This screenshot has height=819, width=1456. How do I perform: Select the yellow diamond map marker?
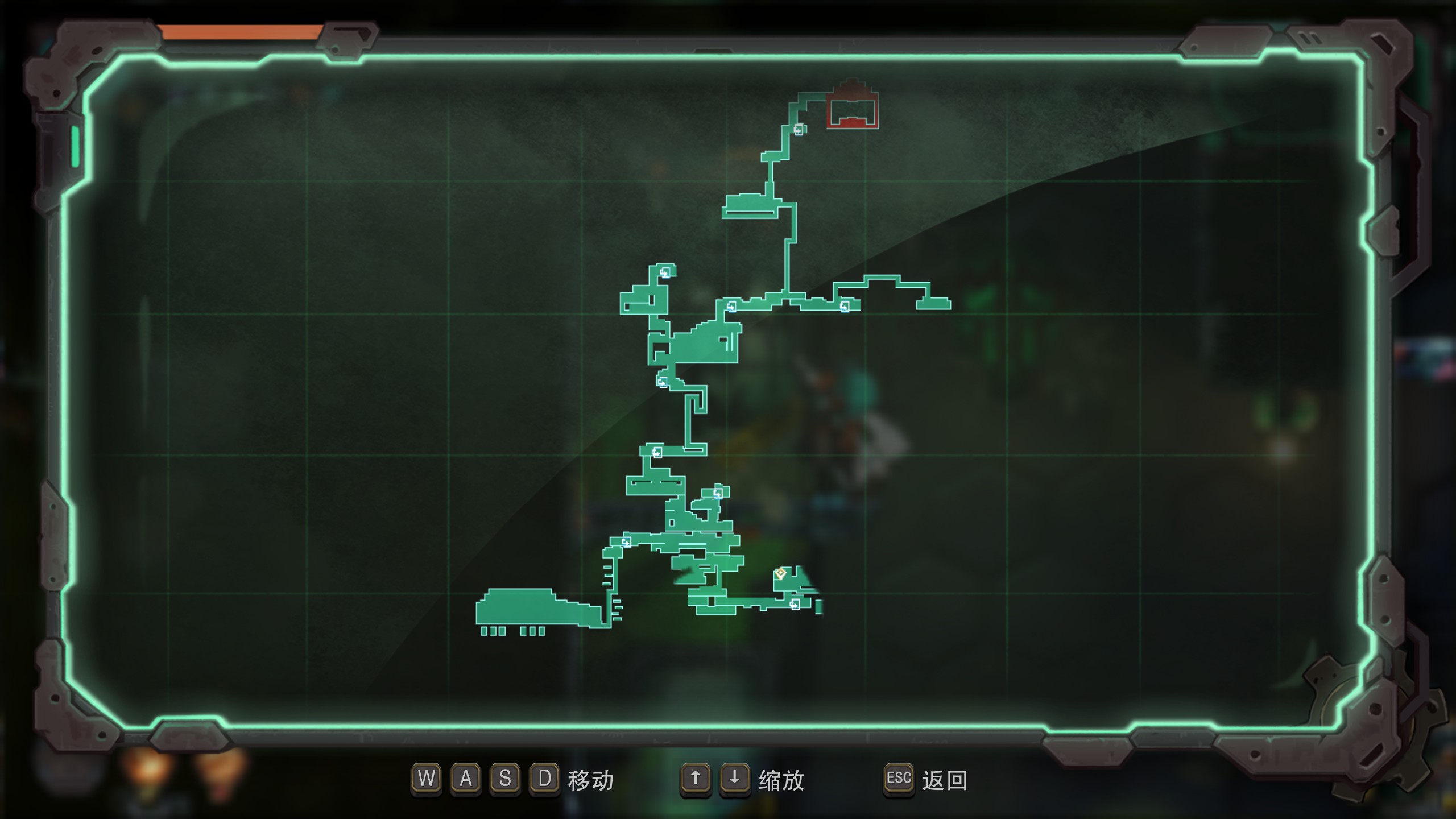(781, 573)
